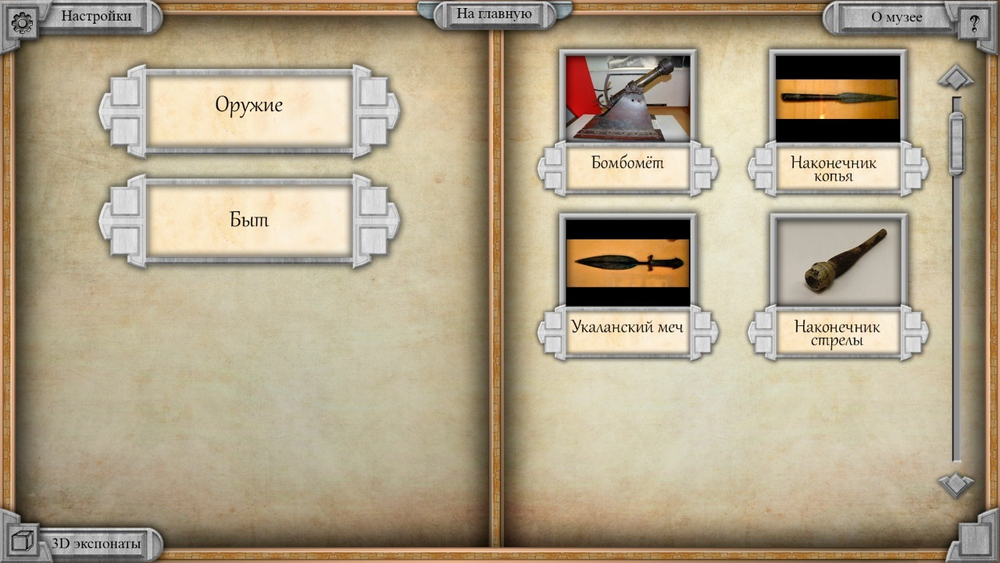
Task: Click the gear icon in the corner
Action: click(22, 22)
